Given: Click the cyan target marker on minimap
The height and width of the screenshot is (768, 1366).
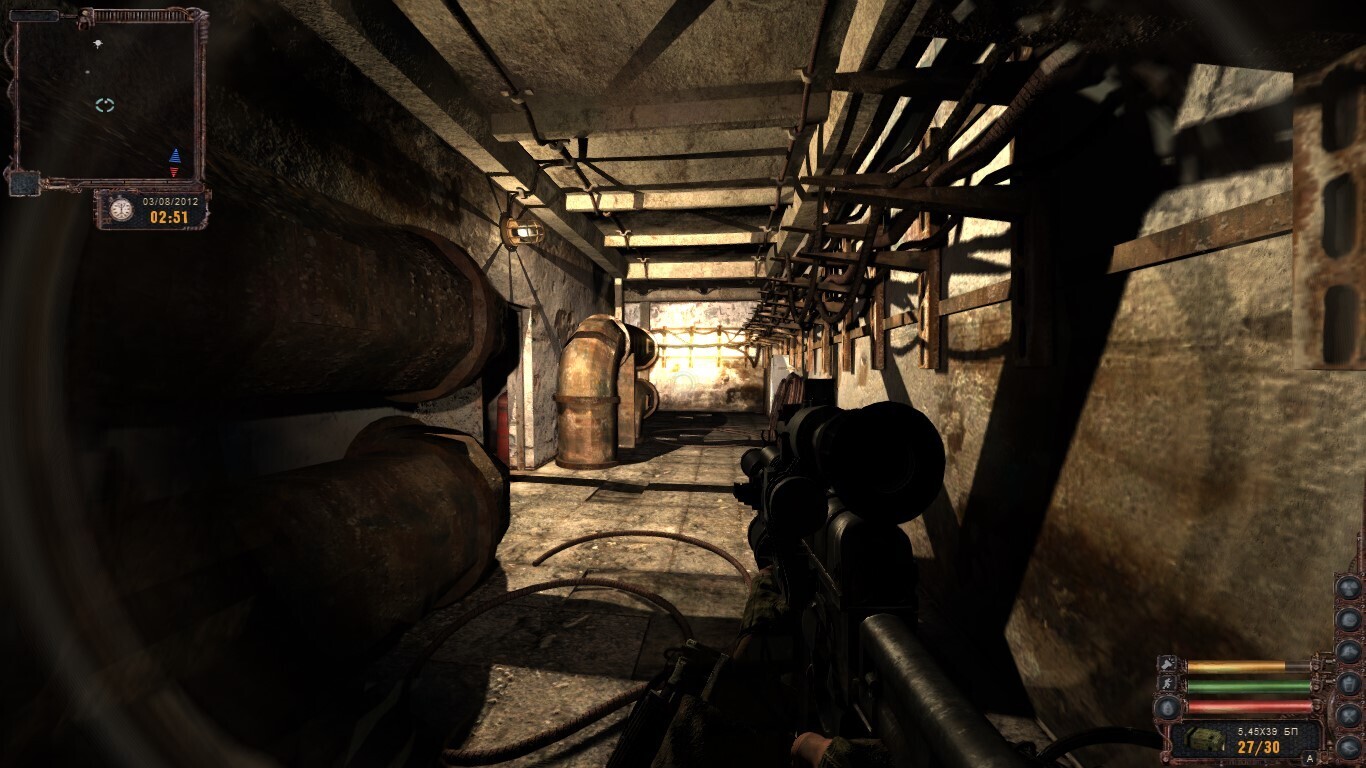Looking at the screenshot, I should click(x=105, y=105).
